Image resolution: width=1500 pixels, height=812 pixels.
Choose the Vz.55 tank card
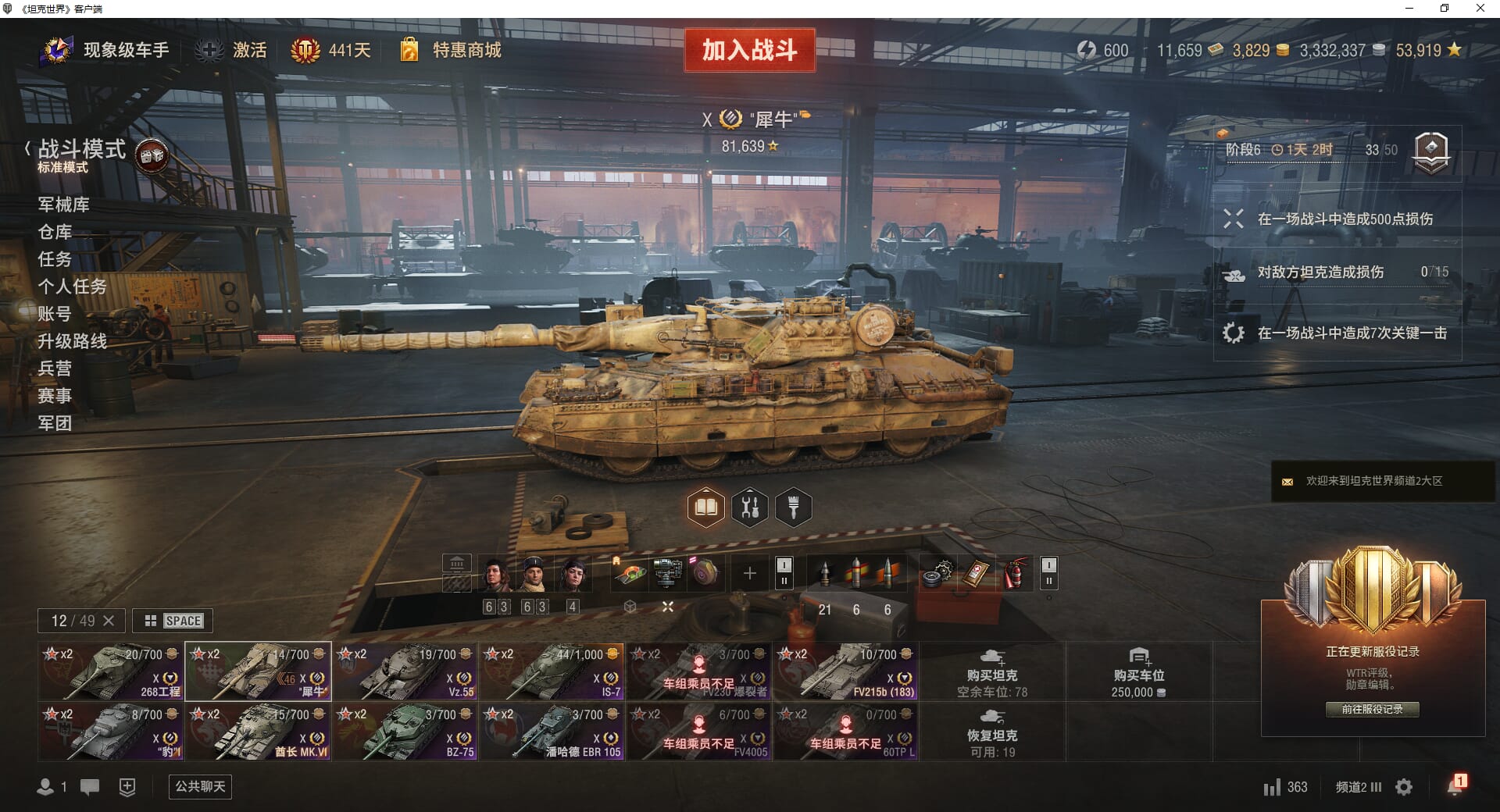(405, 671)
